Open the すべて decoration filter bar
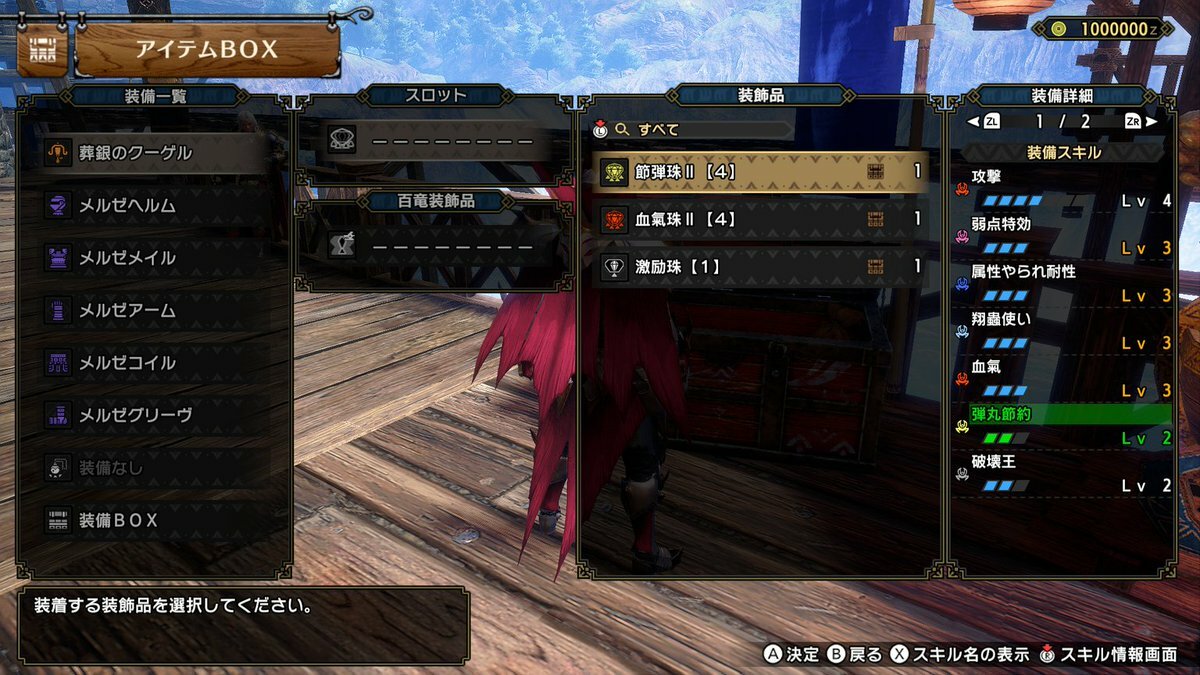This screenshot has height=675, width=1200. (700, 129)
